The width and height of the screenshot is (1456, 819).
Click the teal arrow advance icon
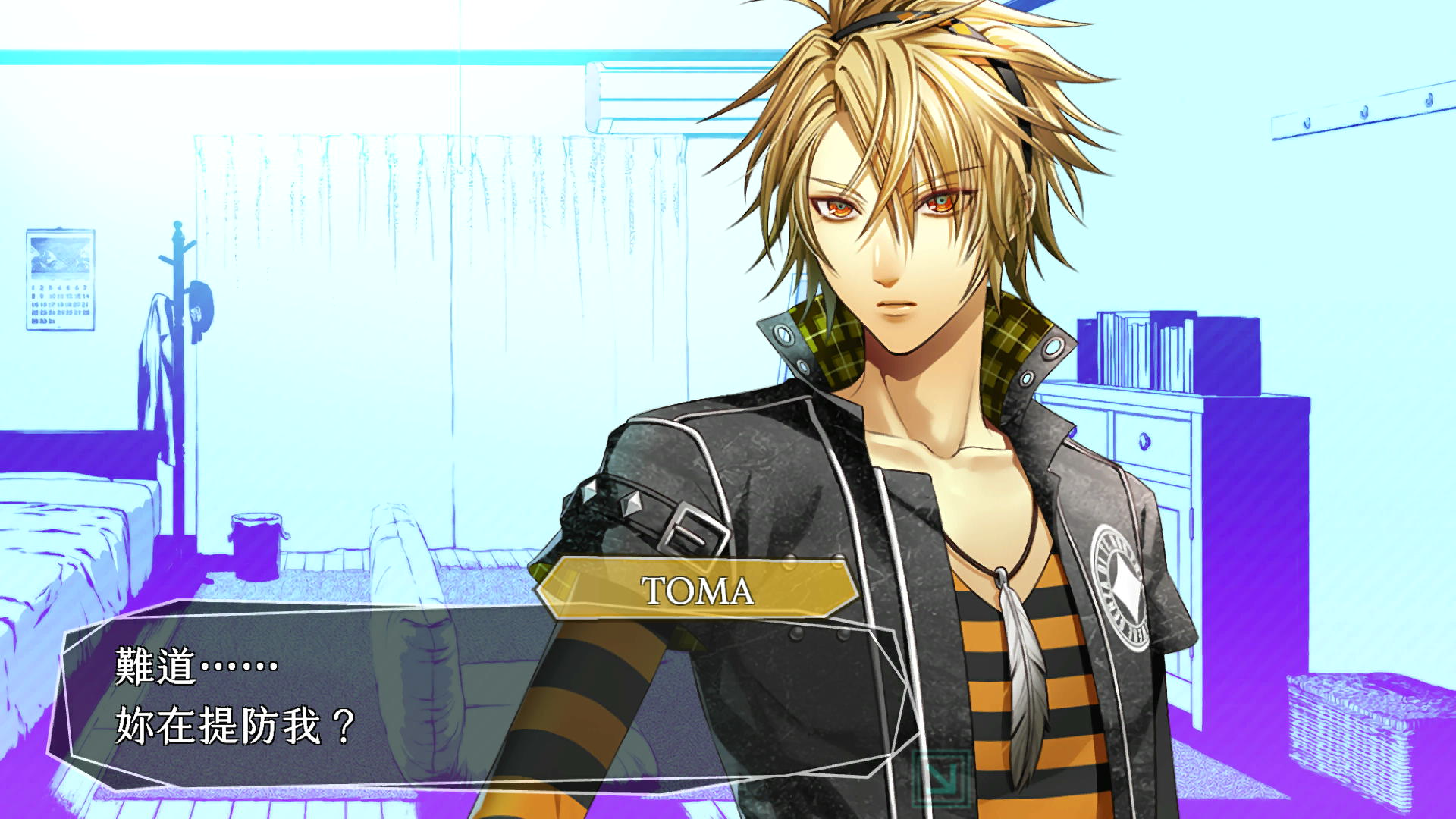940,777
